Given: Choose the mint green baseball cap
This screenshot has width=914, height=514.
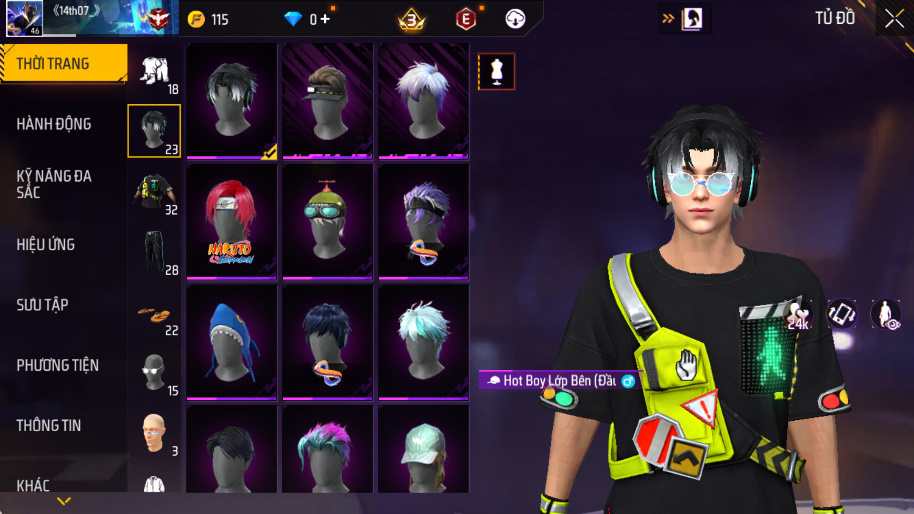Looking at the screenshot, I should point(423,450).
